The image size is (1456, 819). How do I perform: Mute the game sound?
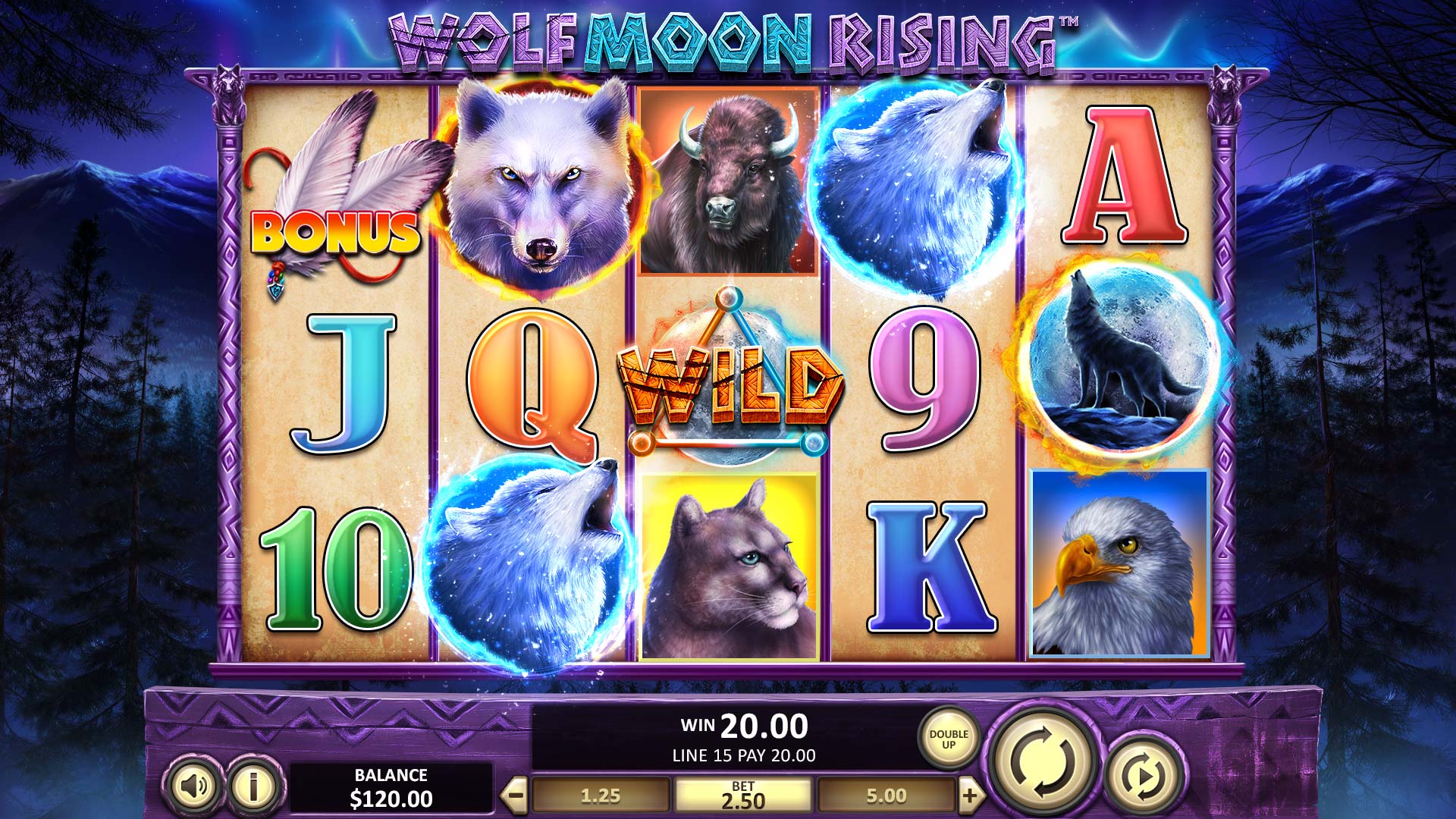click(x=195, y=788)
